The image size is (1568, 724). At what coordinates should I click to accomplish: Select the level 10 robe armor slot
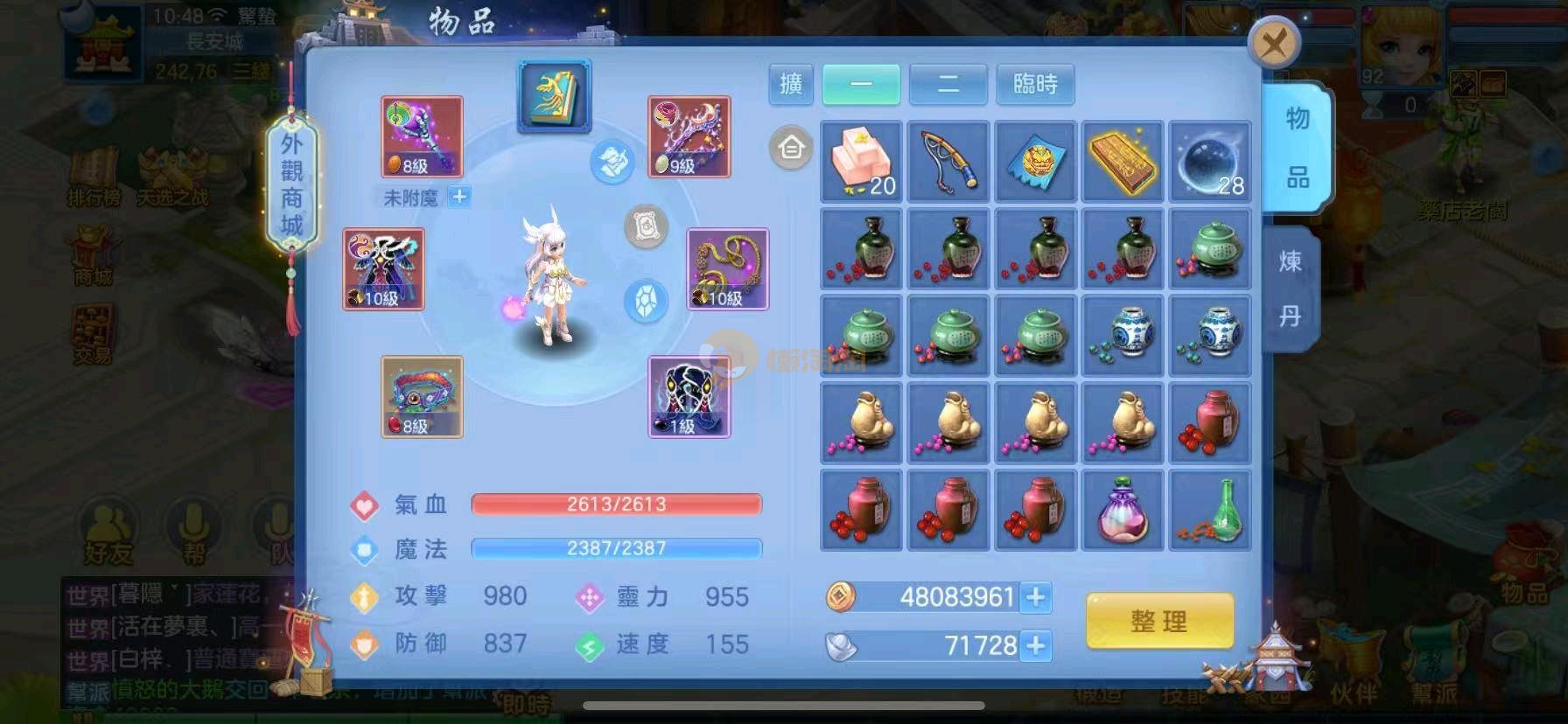click(383, 269)
